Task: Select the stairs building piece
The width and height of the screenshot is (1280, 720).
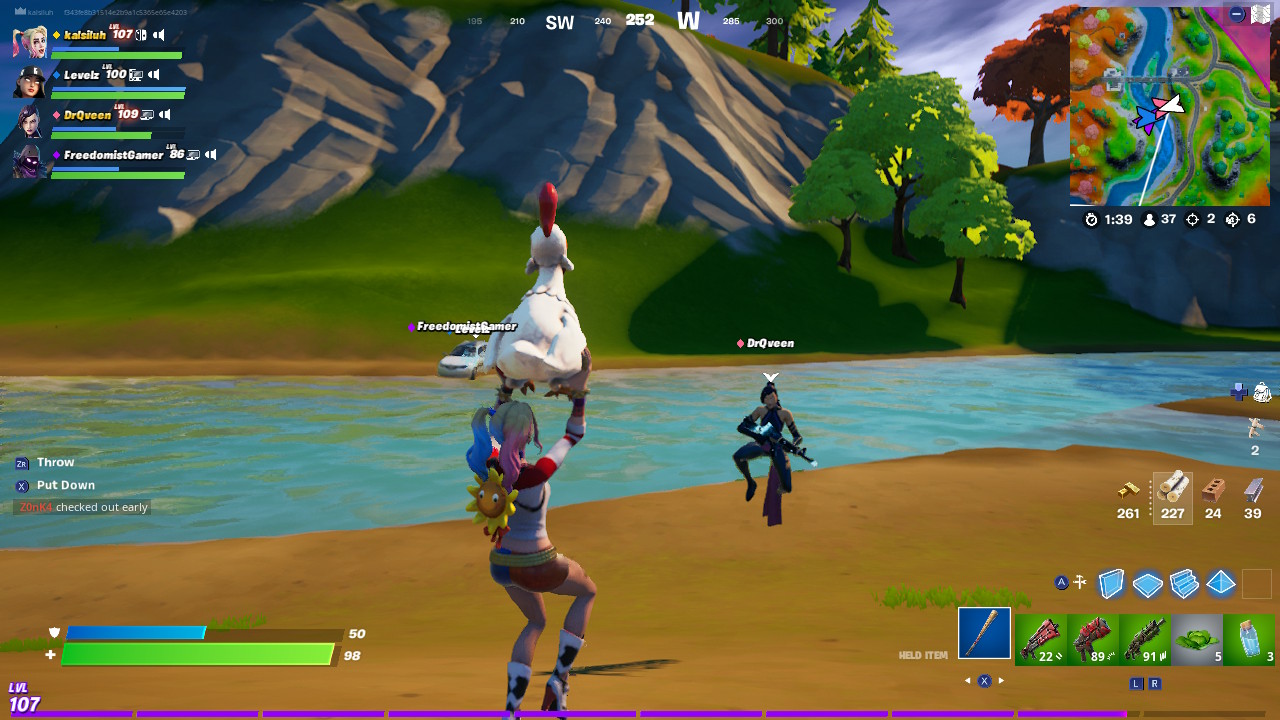Action: pyautogui.click(x=1184, y=583)
